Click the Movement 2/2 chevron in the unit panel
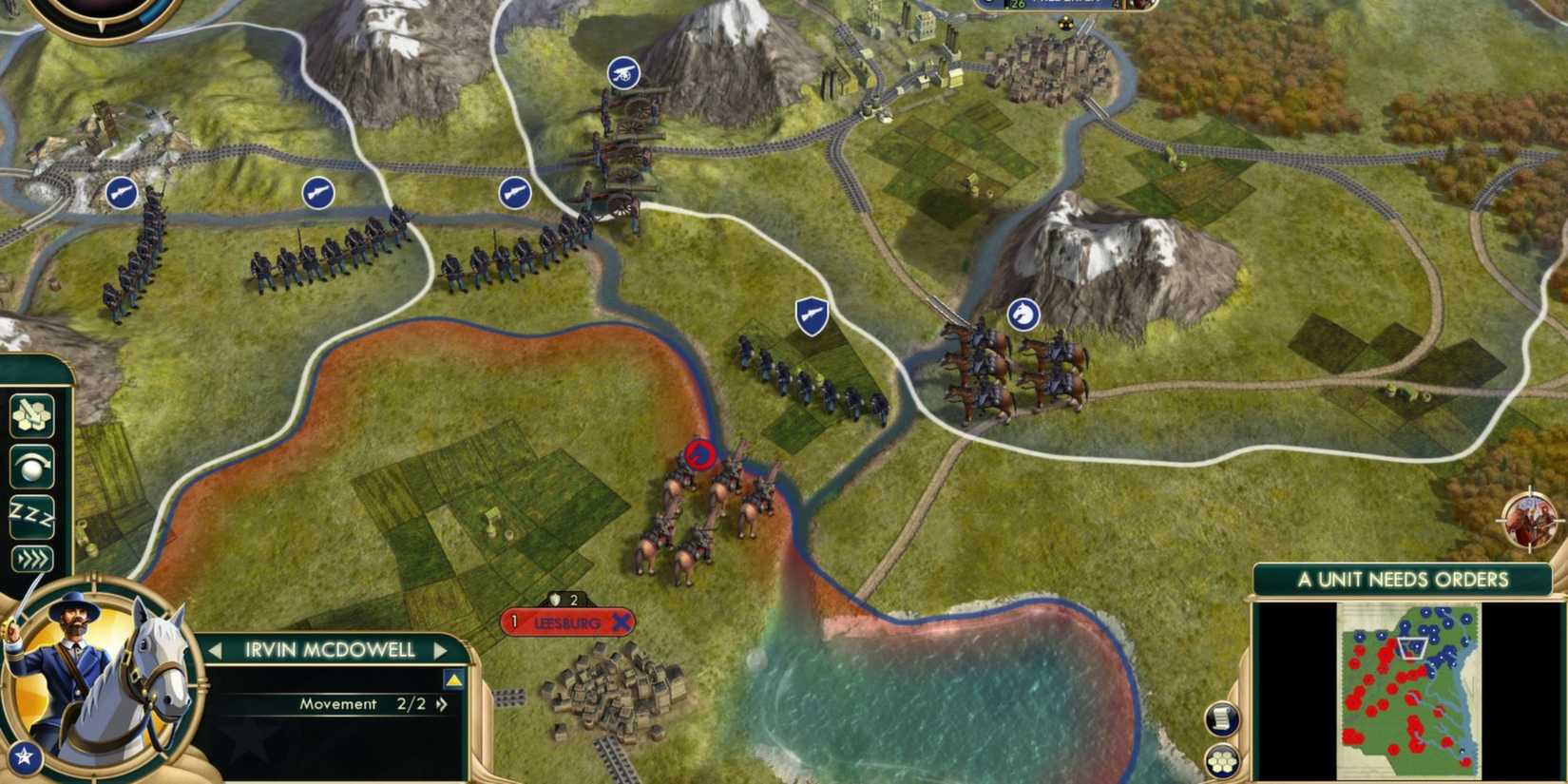Viewport: 1568px width, 784px height. point(444,705)
